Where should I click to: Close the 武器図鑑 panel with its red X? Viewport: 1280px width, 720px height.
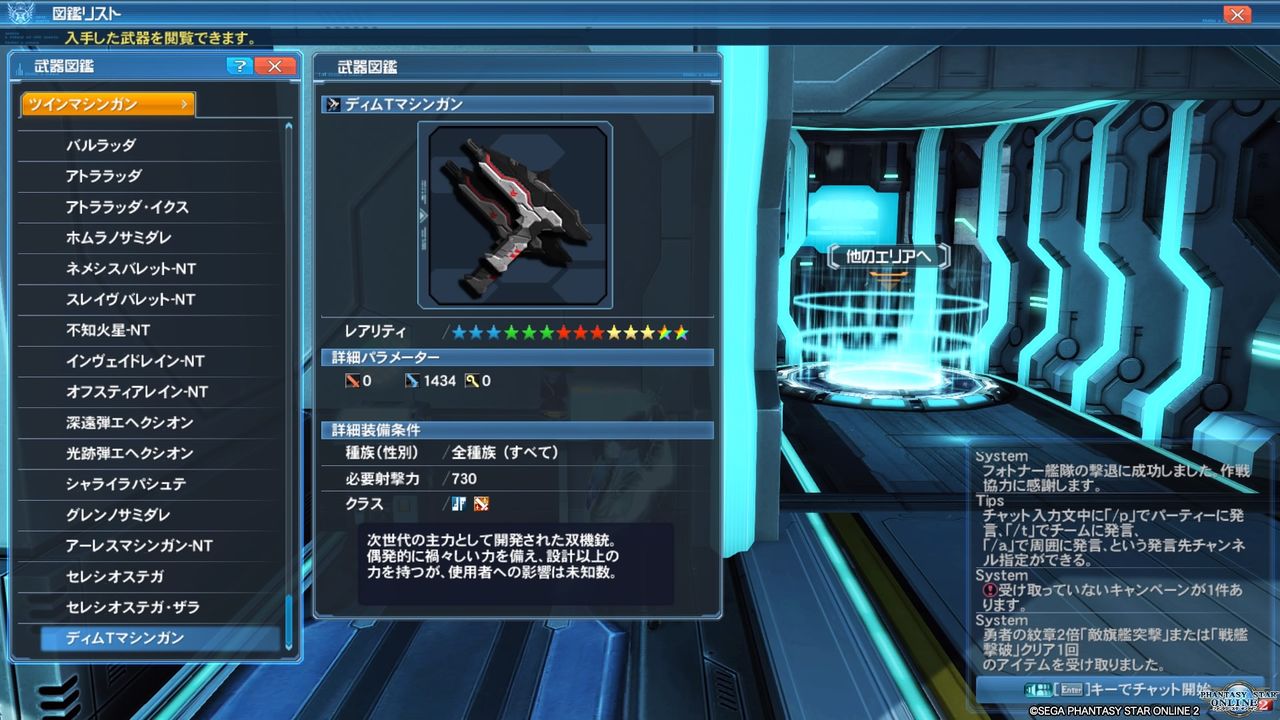click(x=275, y=66)
